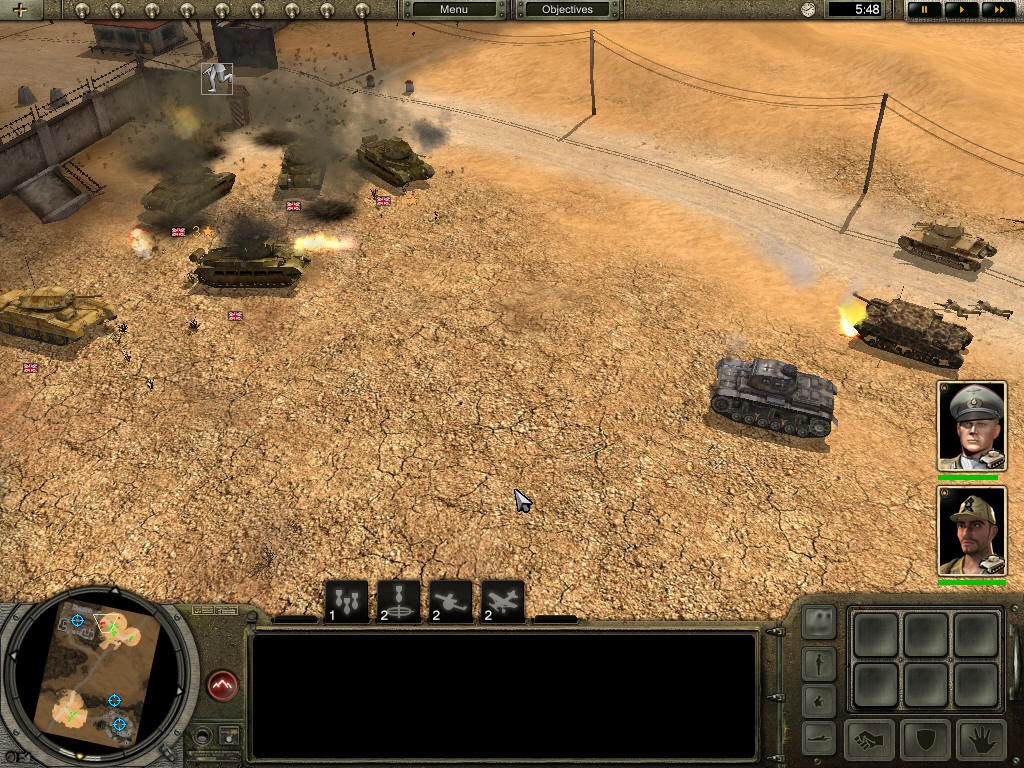Choose the shield defensive stance button
The height and width of the screenshot is (768, 1024).
(x=925, y=741)
